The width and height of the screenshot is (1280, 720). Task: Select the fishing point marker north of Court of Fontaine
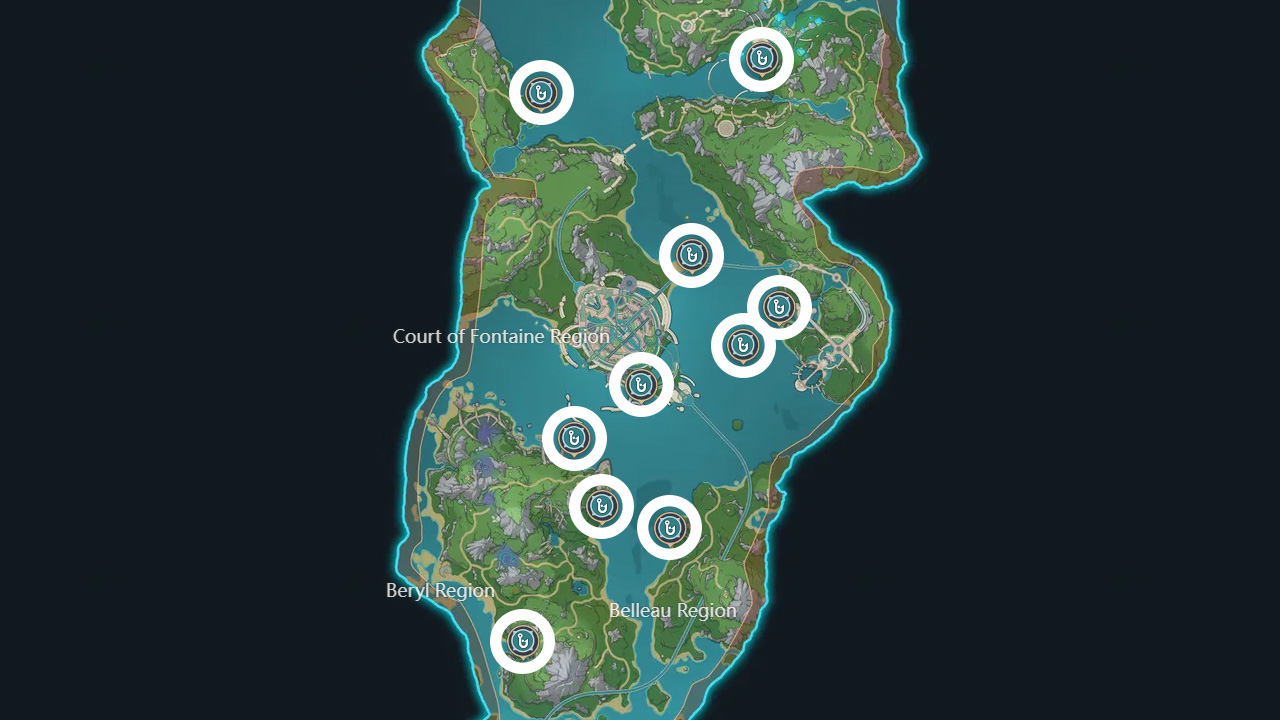(x=691, y=253)
